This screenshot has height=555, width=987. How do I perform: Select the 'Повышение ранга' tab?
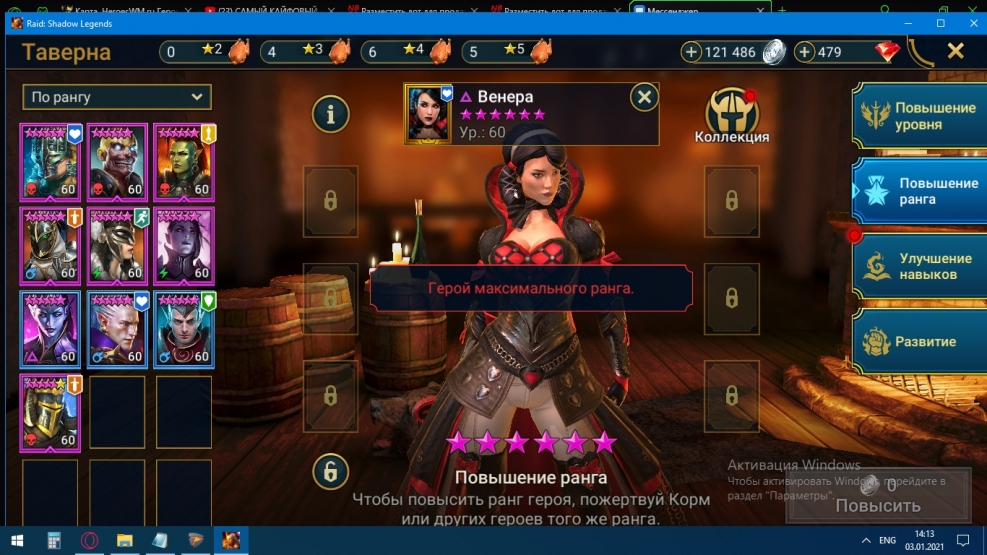click(918, 191)
